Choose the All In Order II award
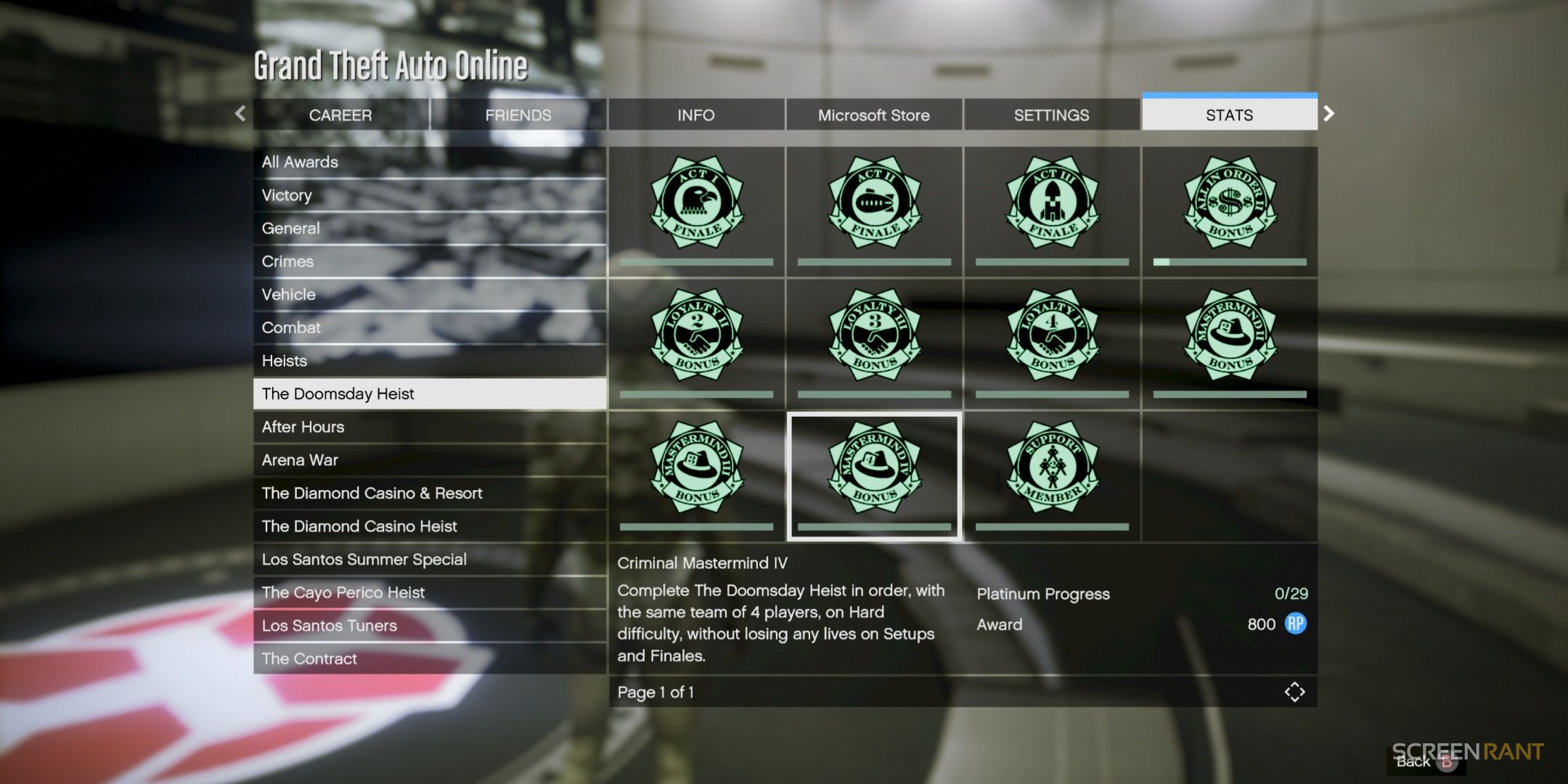This screenshot has width=1568, height=784. (x=1230, y=203)
